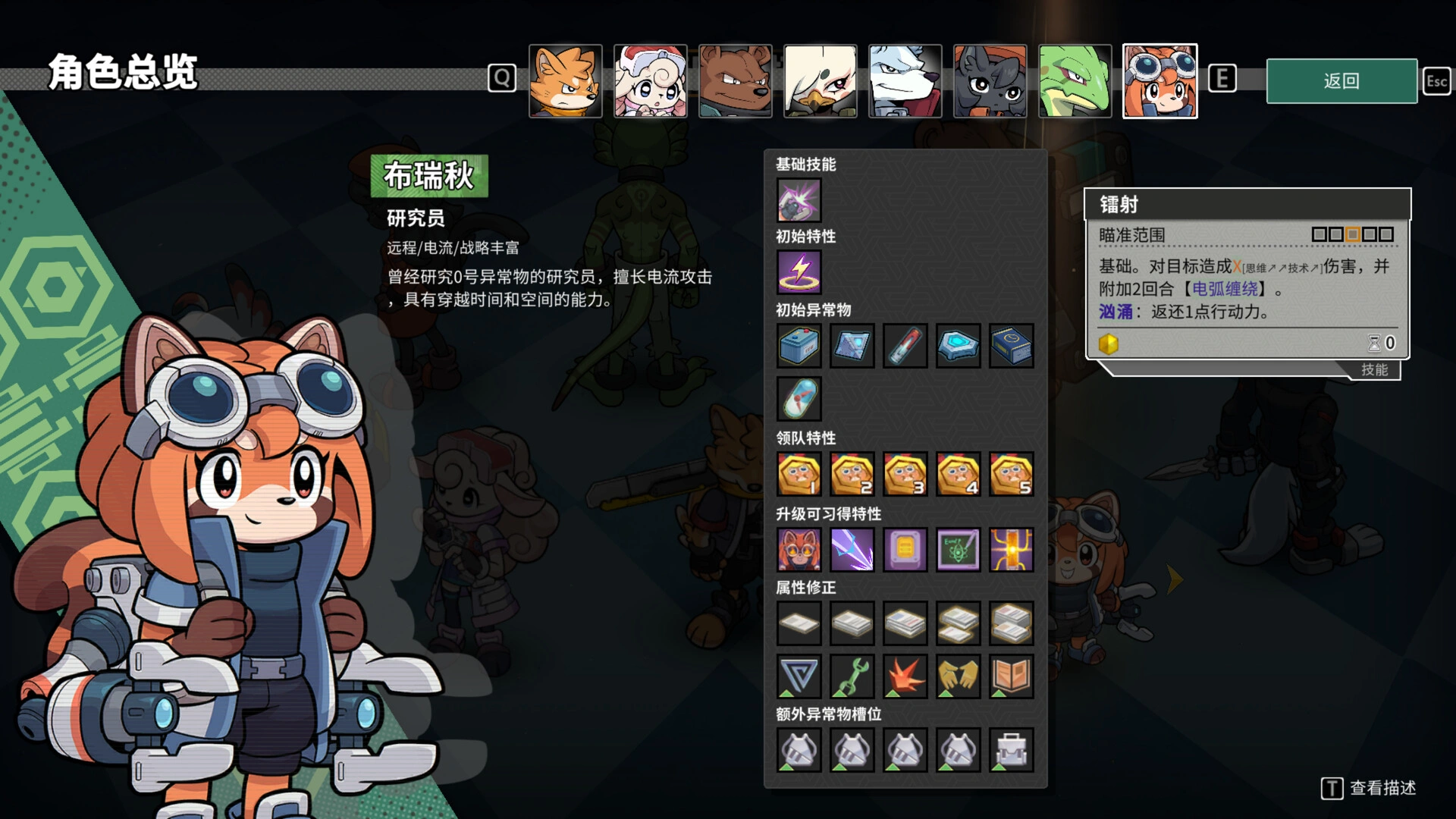Image resolution: width=1456 pixels, height=819 pixels.
Task: Select the laser basic skill icon
Action: 798,199
